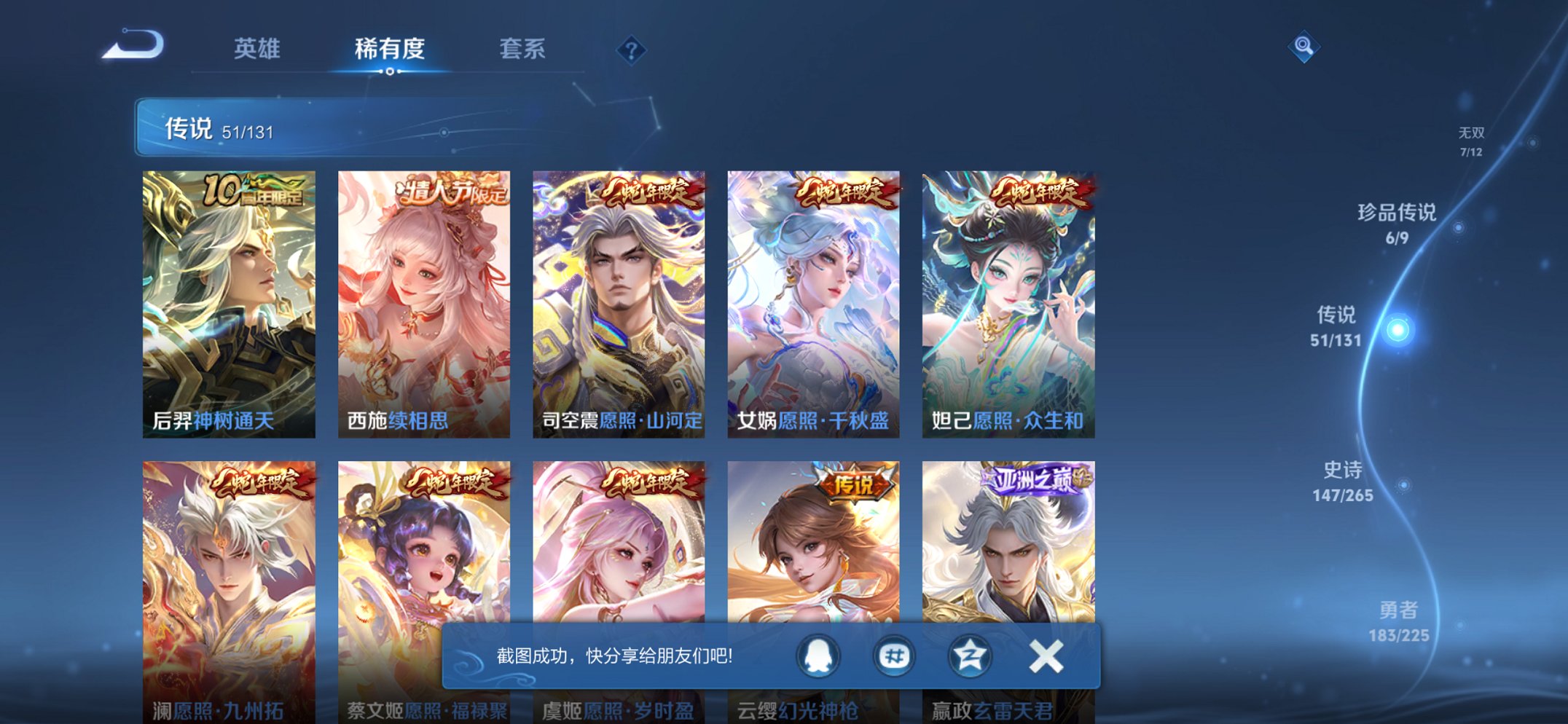This screenshot has height=724, width=1568.
Task: Dismiss the screenshot share notification with X
Action: pos(1046,656)
